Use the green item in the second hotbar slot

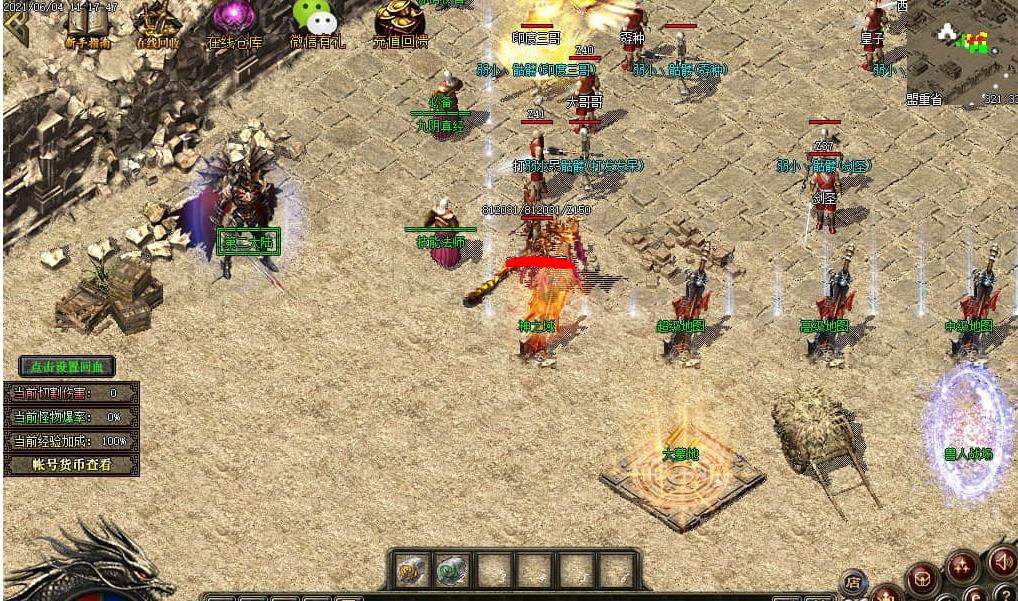click(452, 570)
